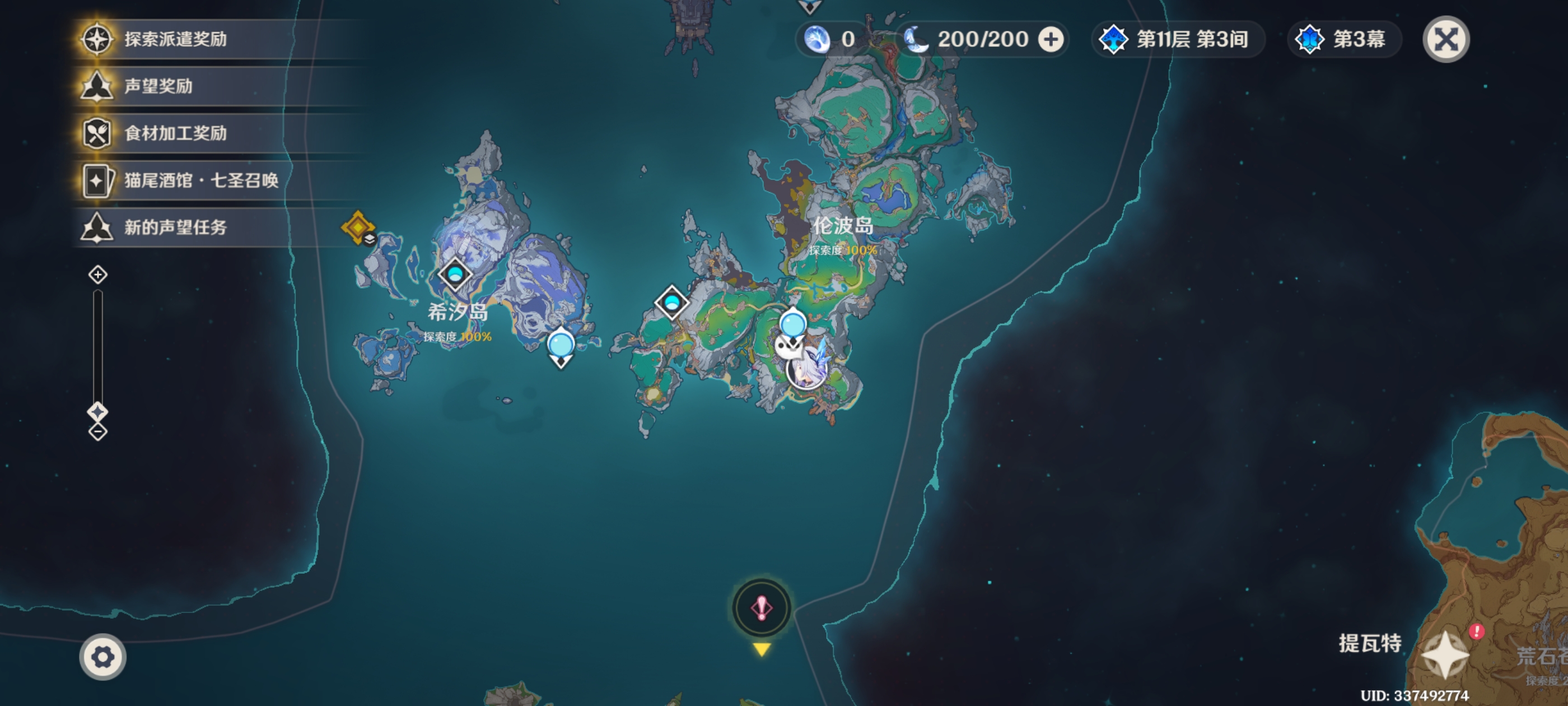The image size is (1568, 706).
Task: Choose 猫尾酒馆·七圣召唤 card game entry
Action: coord(201,180)
